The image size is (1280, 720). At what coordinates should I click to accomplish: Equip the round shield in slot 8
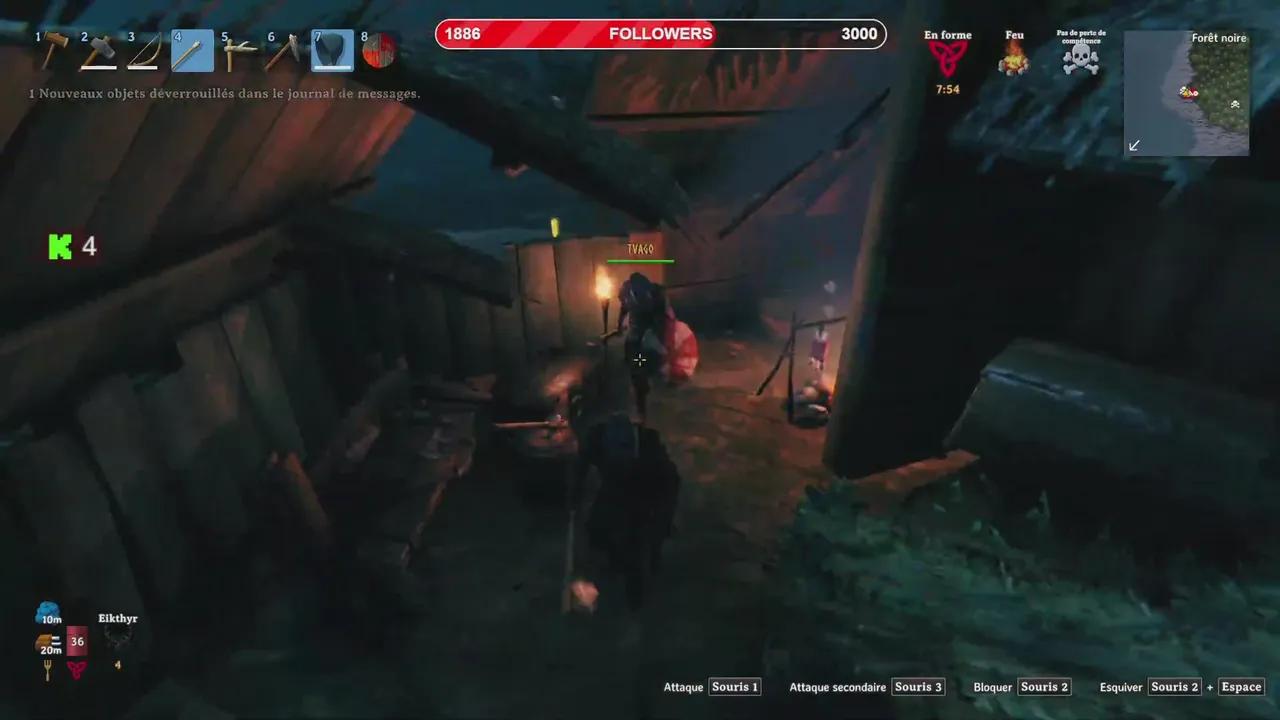(x=377, y=50)
